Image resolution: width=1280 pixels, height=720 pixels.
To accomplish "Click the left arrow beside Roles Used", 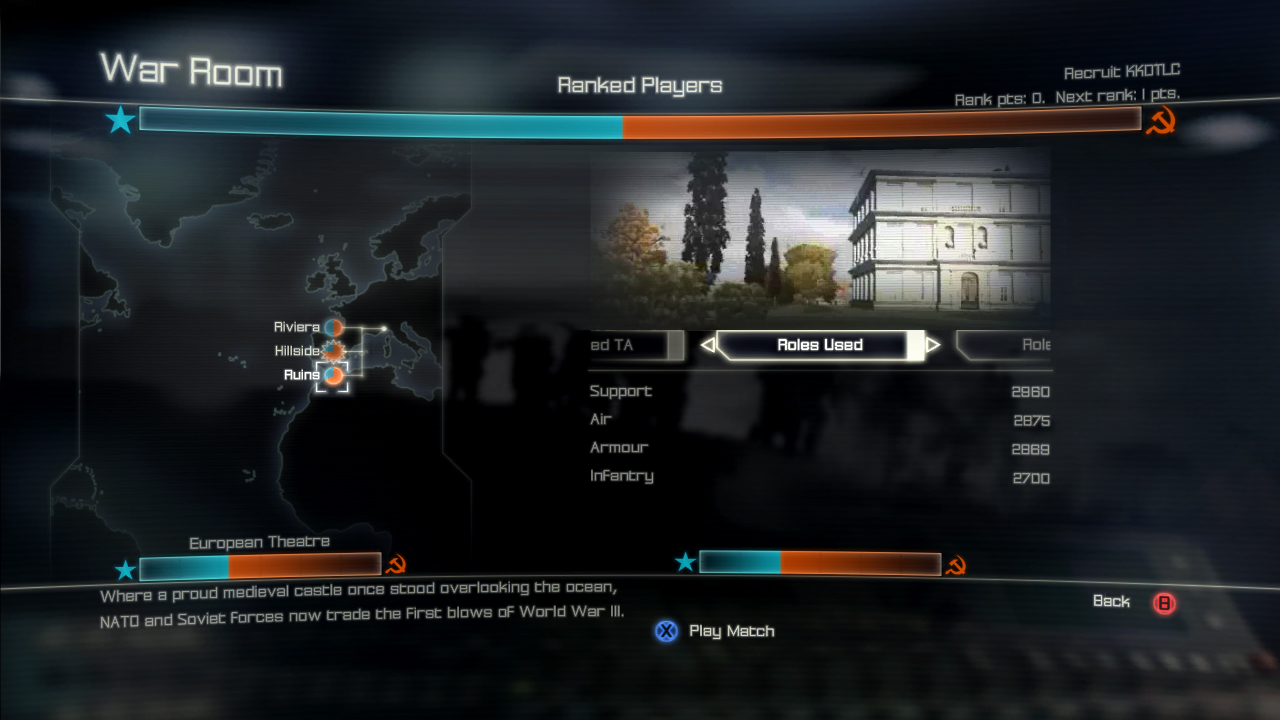I will pos(708,345).
